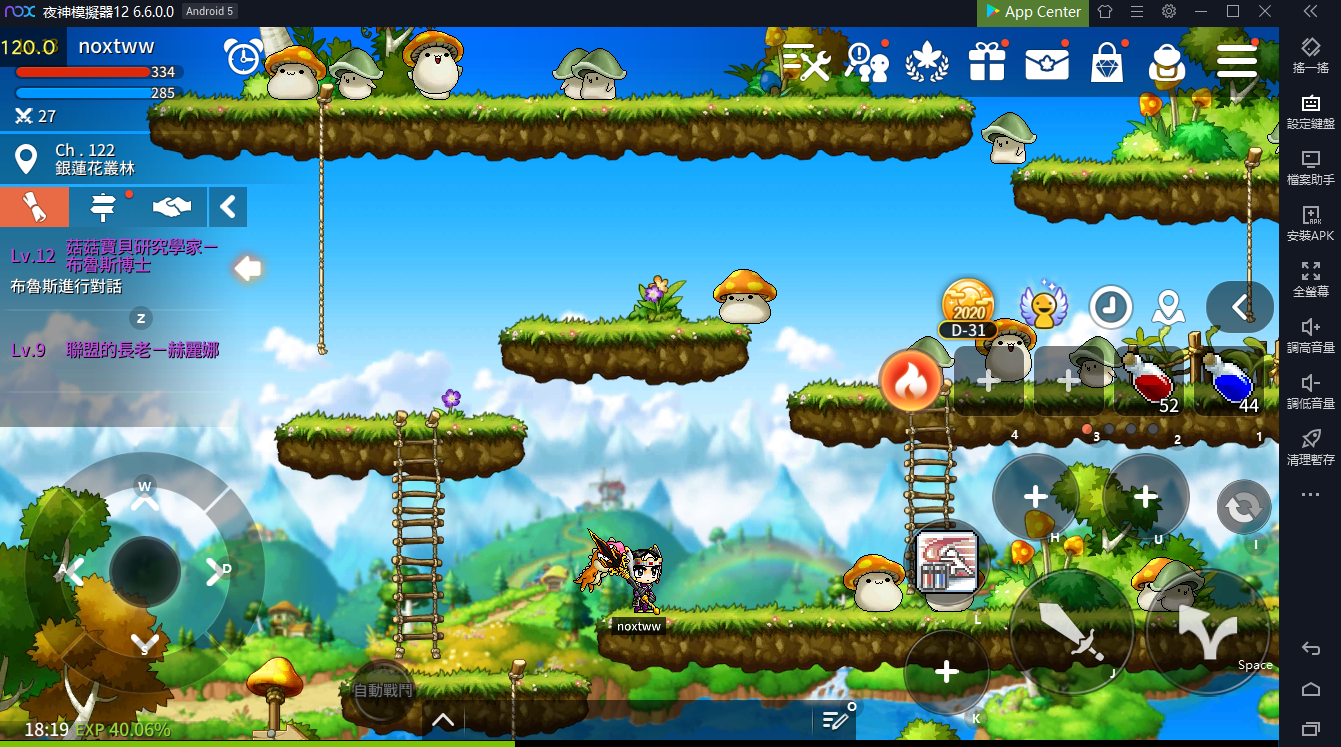Viewport: 1341px width, 747px height.
Task: Toggle 自動戰鬥 auto-battle
Action: click(x=383, y=690)
